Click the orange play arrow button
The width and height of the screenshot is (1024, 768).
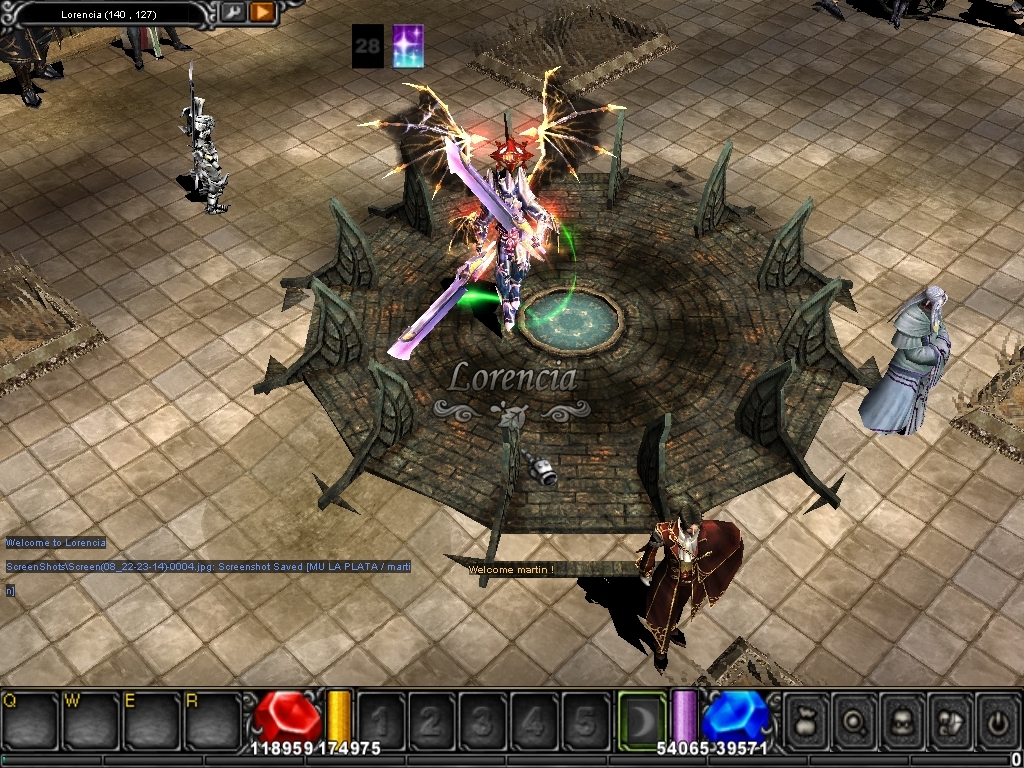[263, 12]
